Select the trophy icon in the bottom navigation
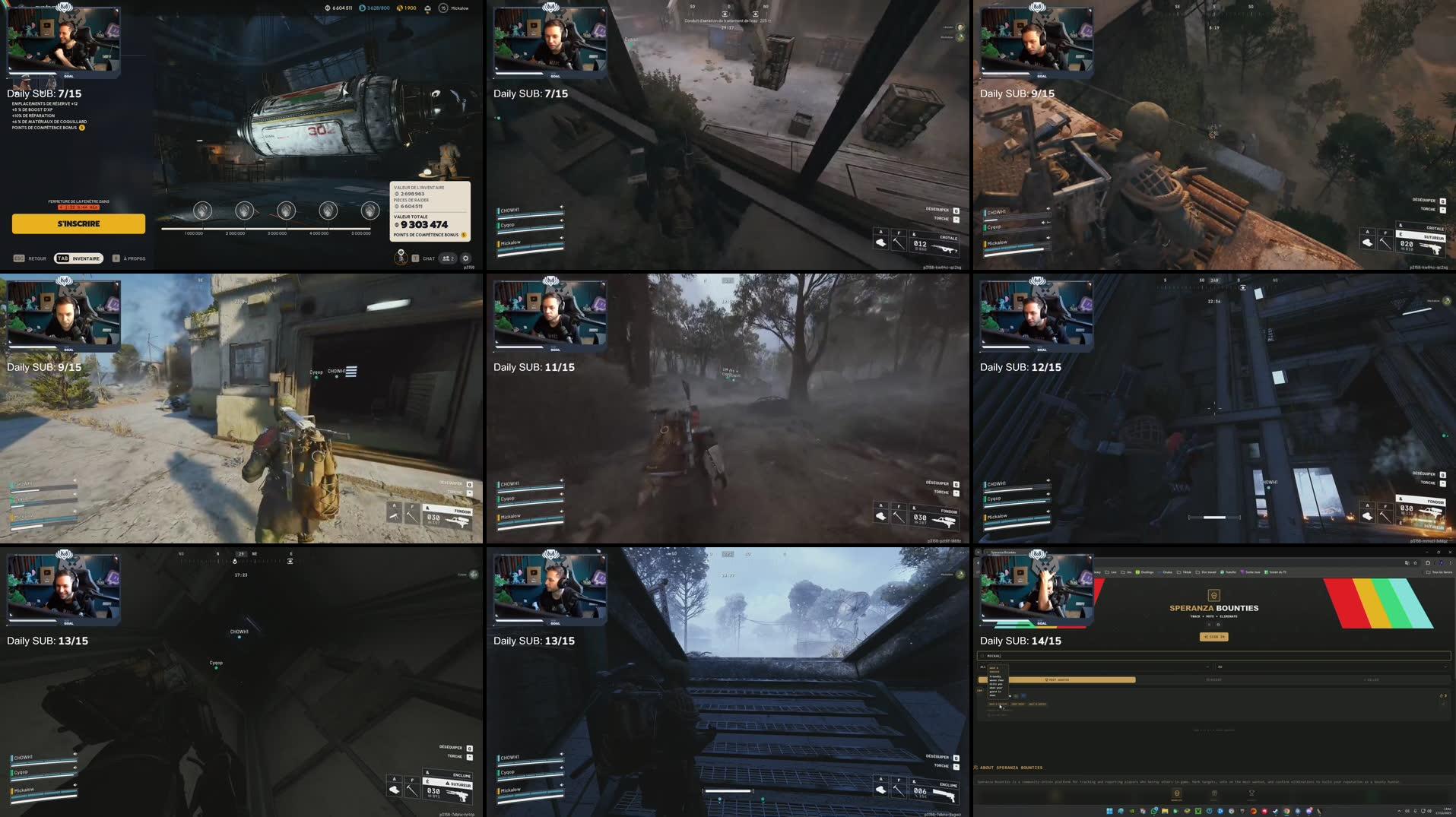Image resolution: width=1456 pixels, height=817 pixels. (x=1251, y=793)
